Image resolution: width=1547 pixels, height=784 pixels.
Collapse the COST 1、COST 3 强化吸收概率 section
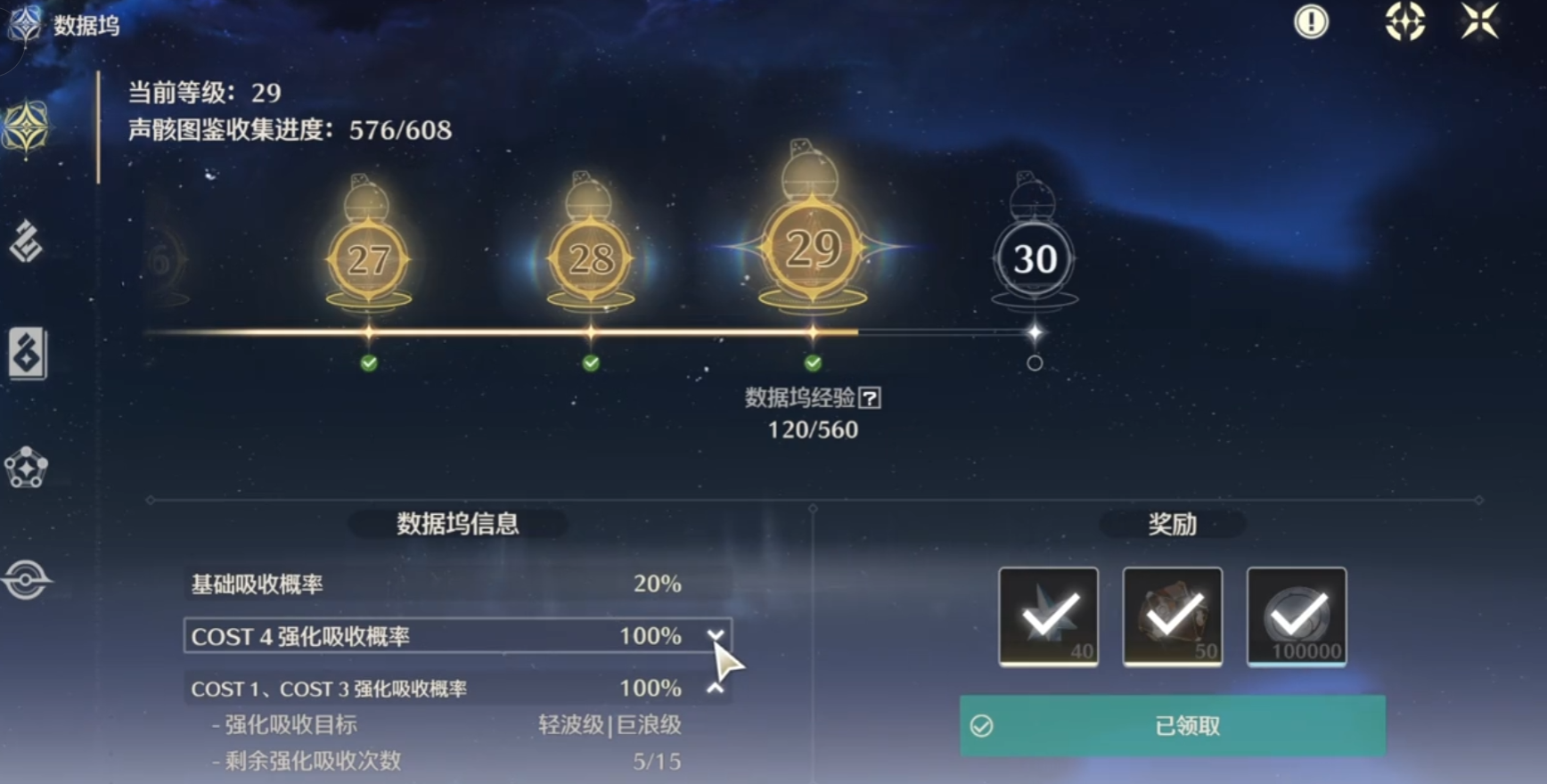(x=715, y=688)
